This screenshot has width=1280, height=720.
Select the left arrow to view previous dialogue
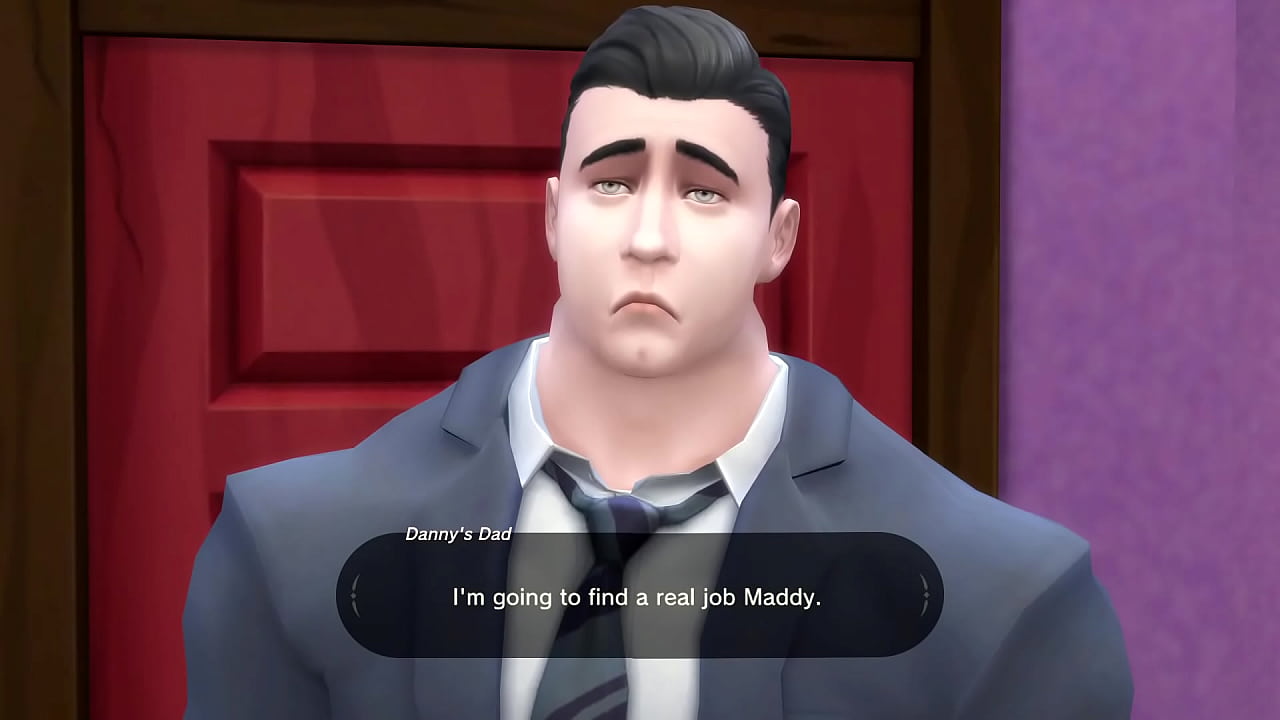coord(355,594)
